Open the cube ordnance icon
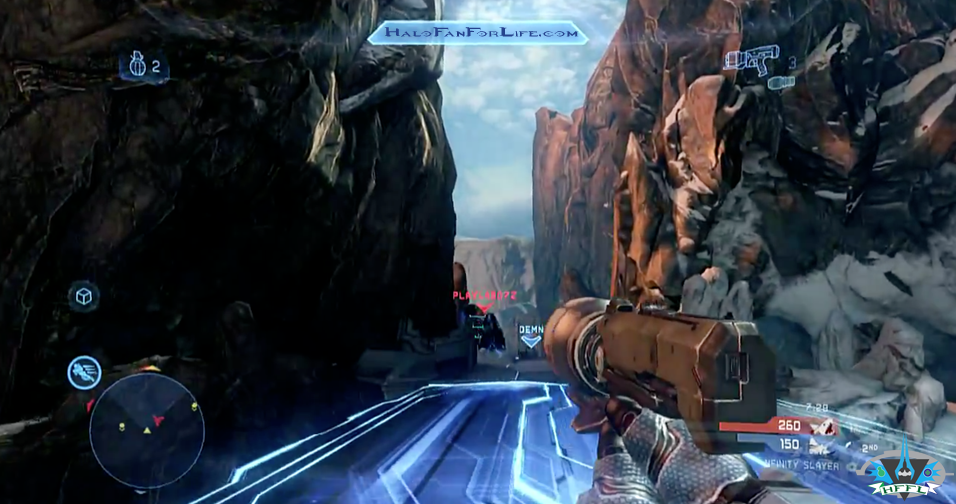Image resolution: width=956 pixels, height=504 pixels. click(x=84, y=296)
